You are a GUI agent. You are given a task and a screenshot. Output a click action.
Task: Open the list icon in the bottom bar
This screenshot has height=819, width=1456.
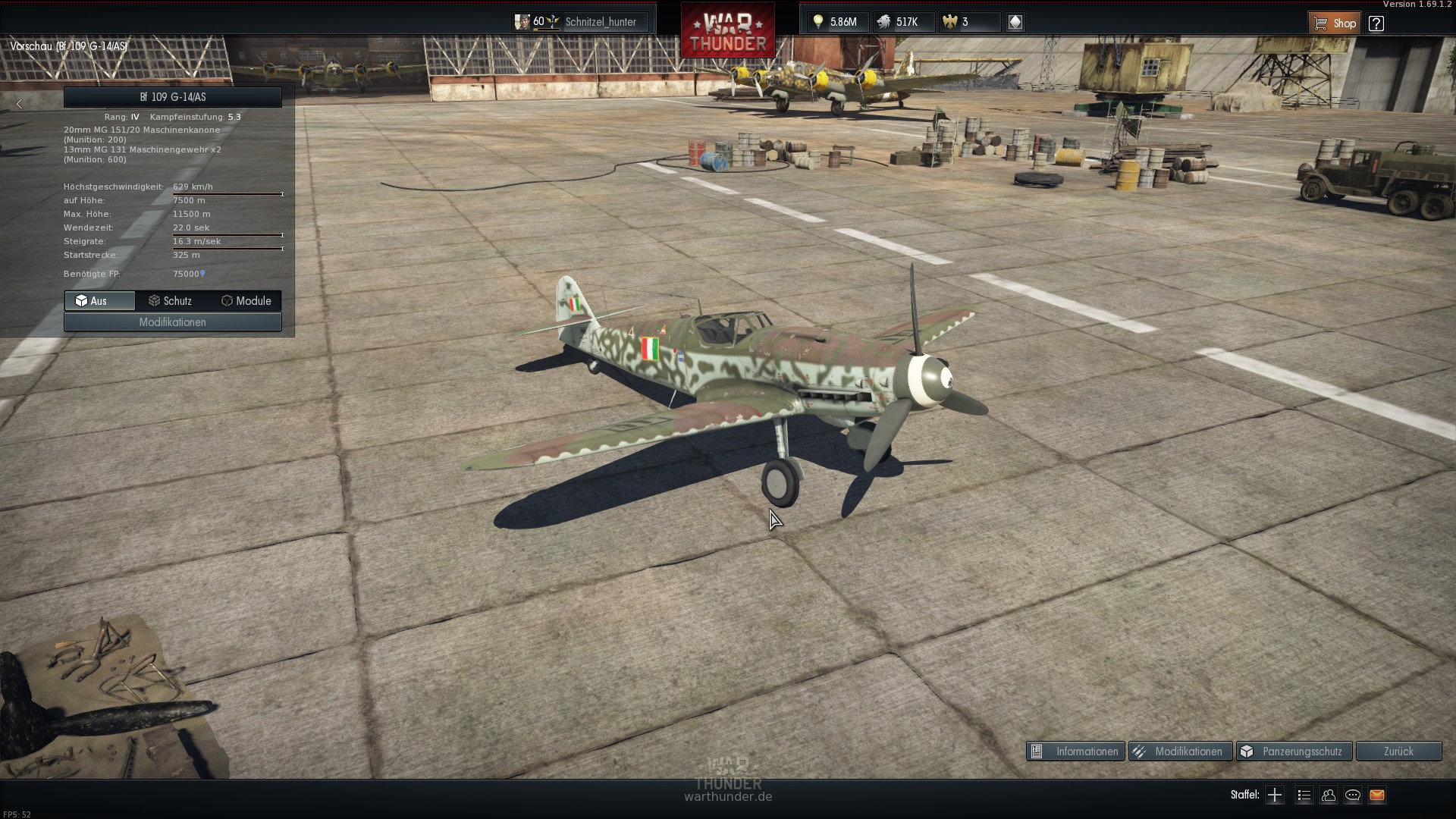pyautogui.click(x=1304, y=795)
